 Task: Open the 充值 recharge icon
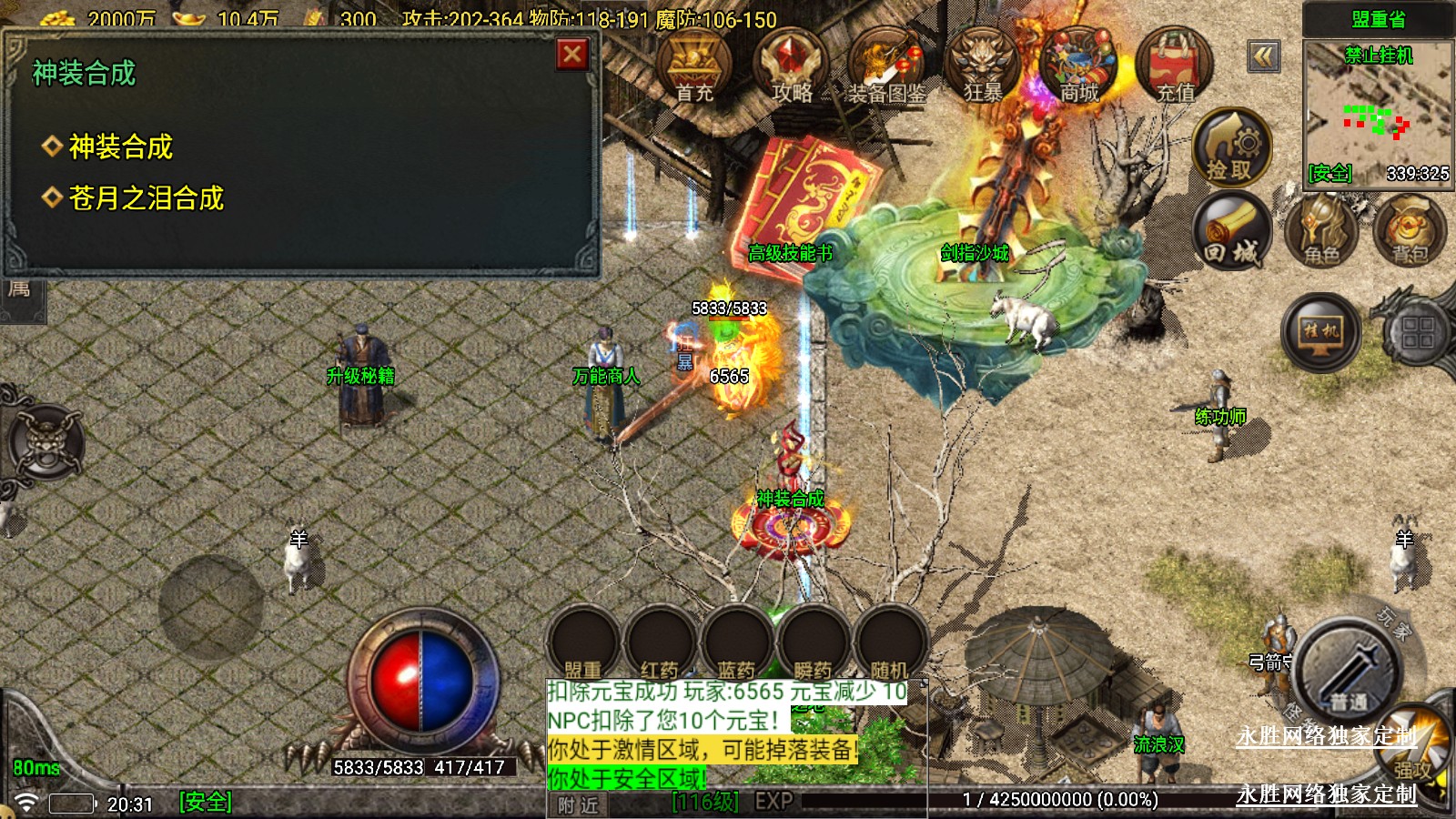click(1176, 66)
